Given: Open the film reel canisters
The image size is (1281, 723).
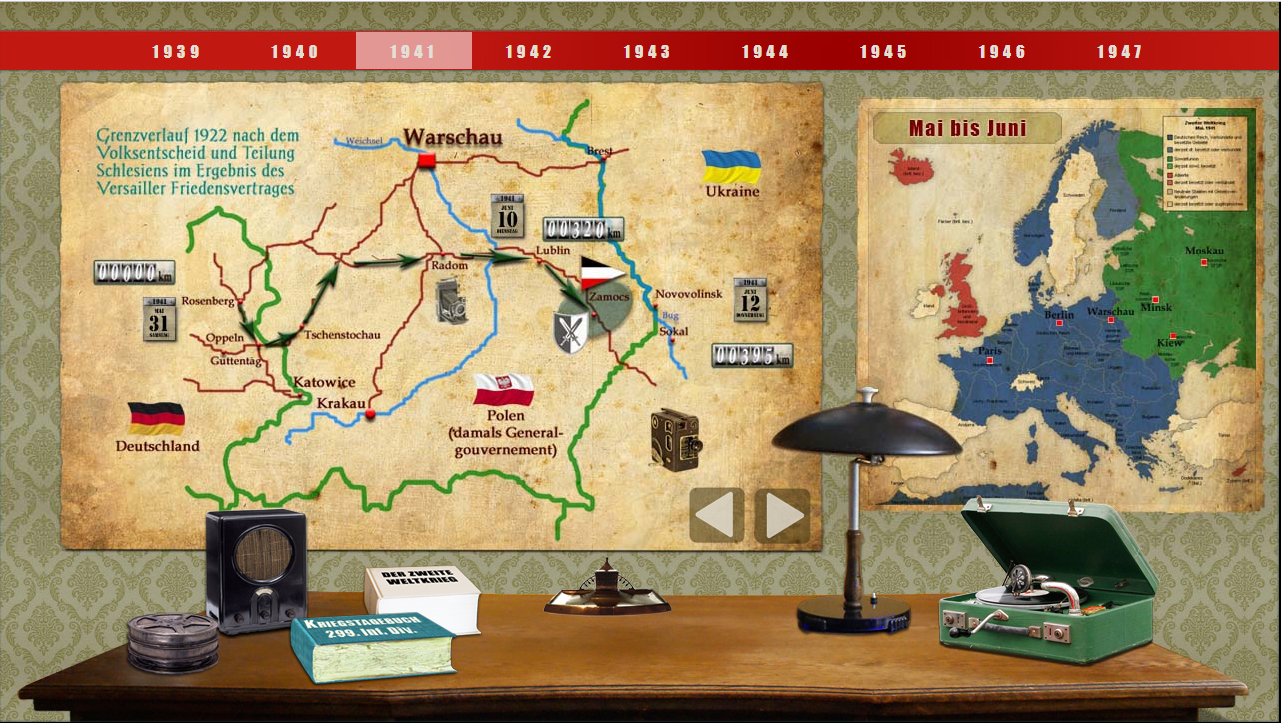Looking at the screenshot, I should coord(172,641).
